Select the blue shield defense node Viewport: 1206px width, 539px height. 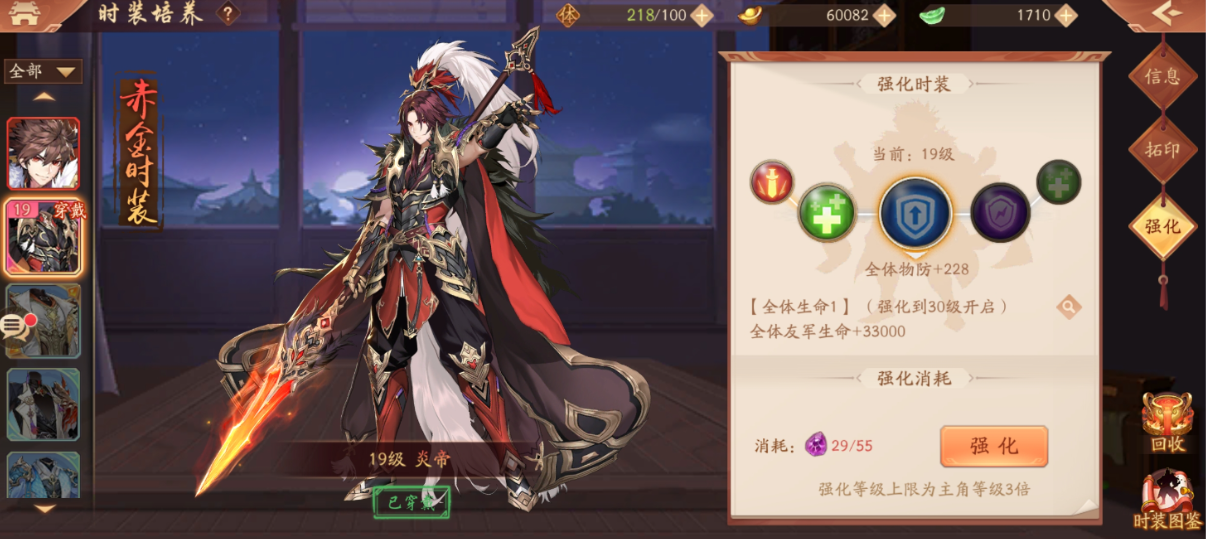(914, 214)
